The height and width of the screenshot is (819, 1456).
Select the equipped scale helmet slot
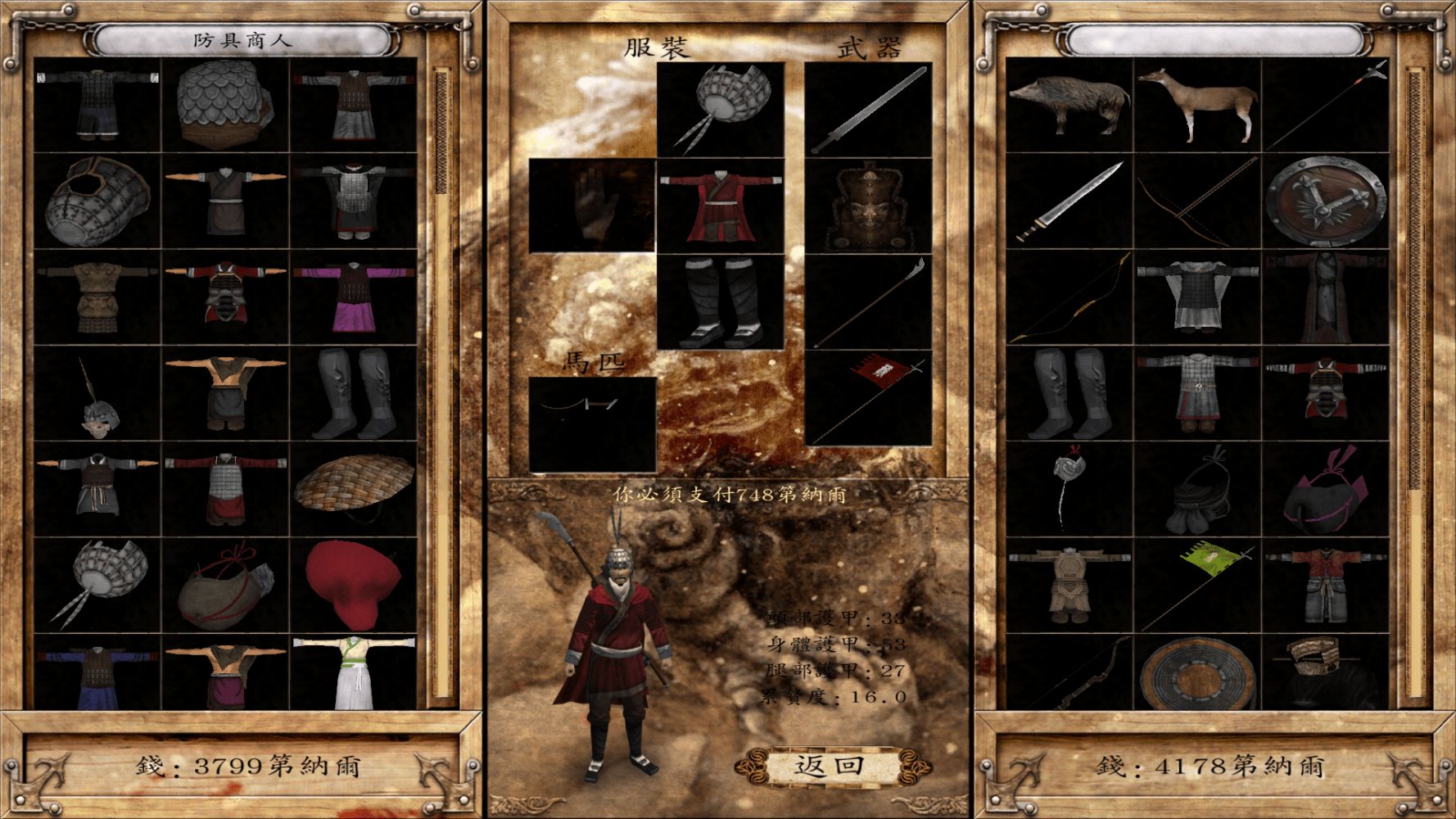pos(720,109)
